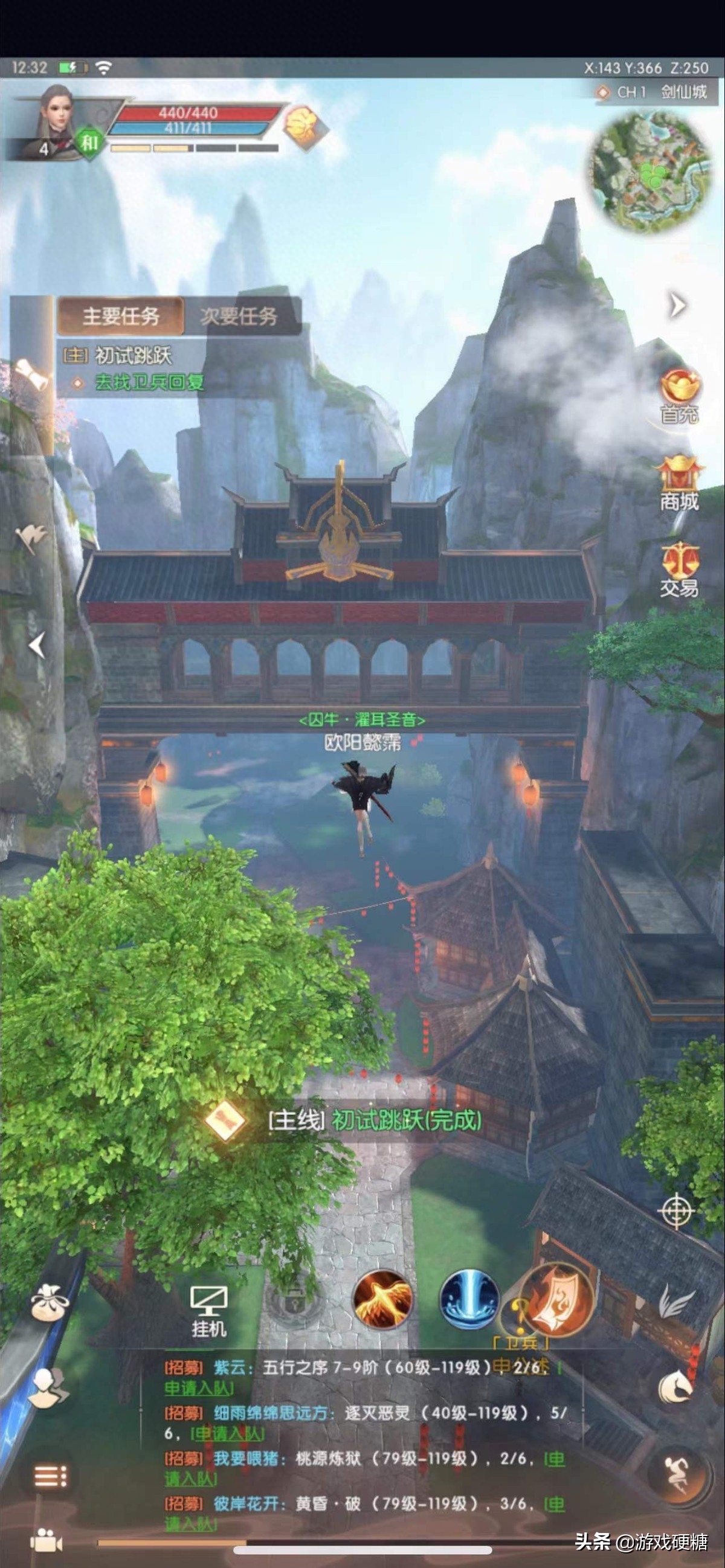Open the 首充 first recharge icon
Viewport: 725px width, 1568px height.
pyautogui.click(x=679, y=396)
